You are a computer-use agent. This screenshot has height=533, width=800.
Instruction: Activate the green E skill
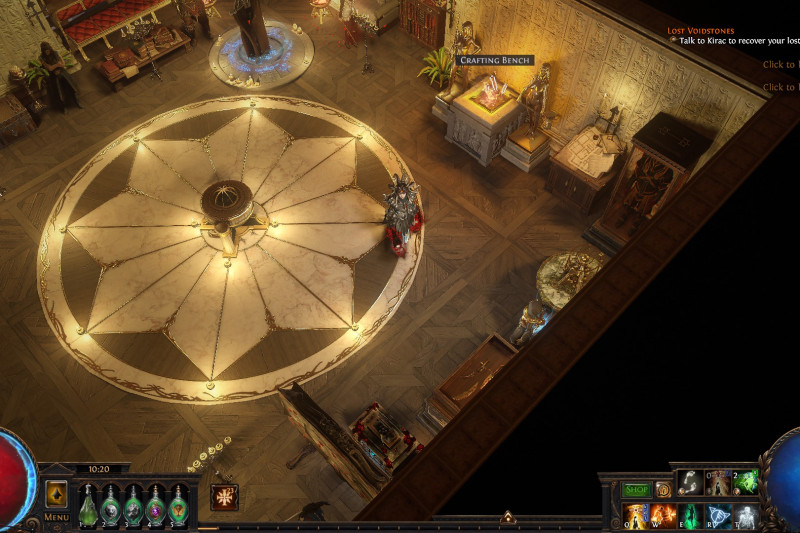[x=691, y=516]
